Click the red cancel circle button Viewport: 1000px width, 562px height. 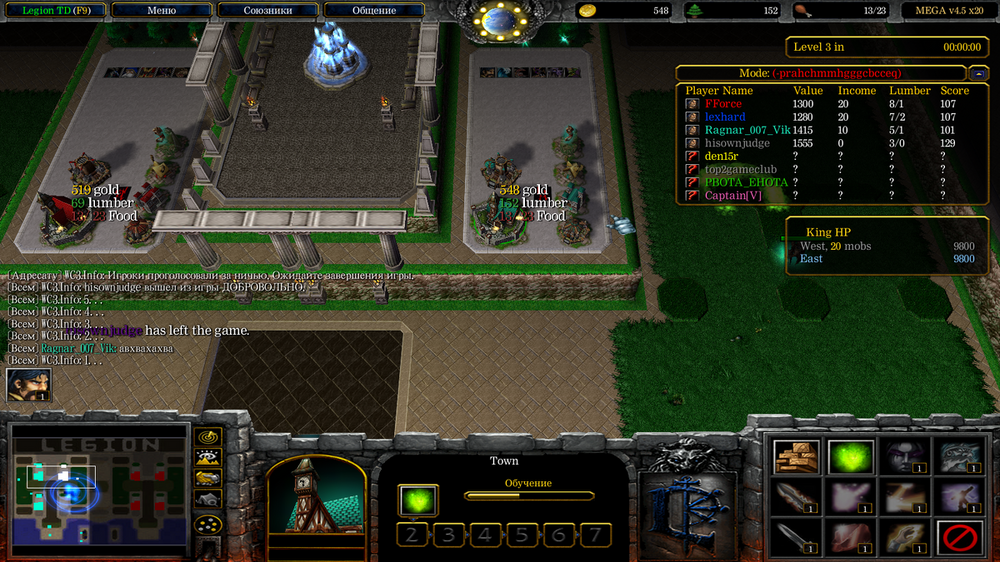point(958,539)
